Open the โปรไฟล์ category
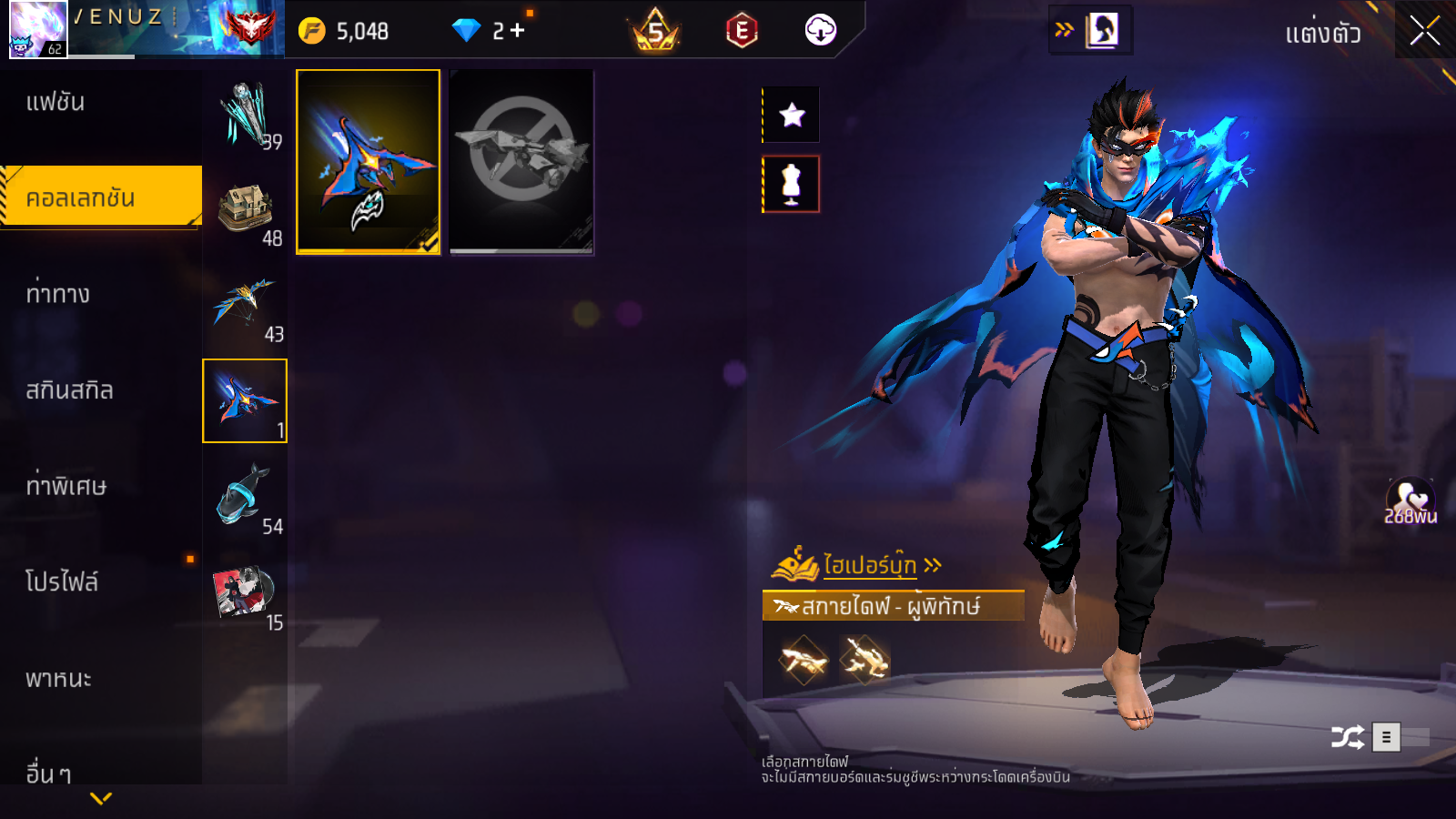 pos(62,582)
